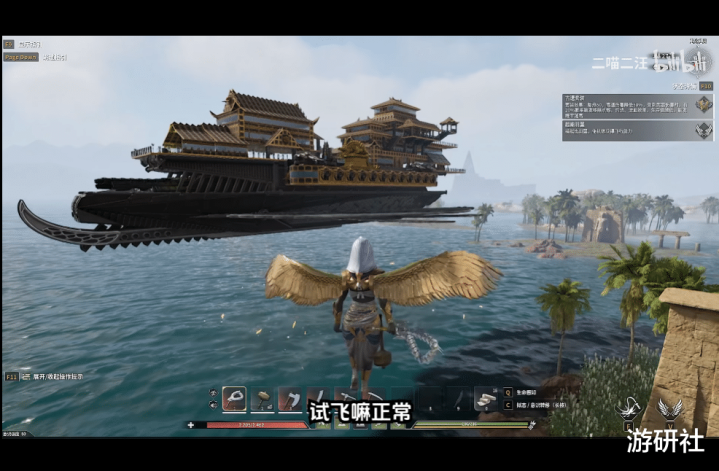Screen dimensions: 719x471
Task: Select the axe hotbar slot
Action: pyautogui.click(x=289, y=400)
